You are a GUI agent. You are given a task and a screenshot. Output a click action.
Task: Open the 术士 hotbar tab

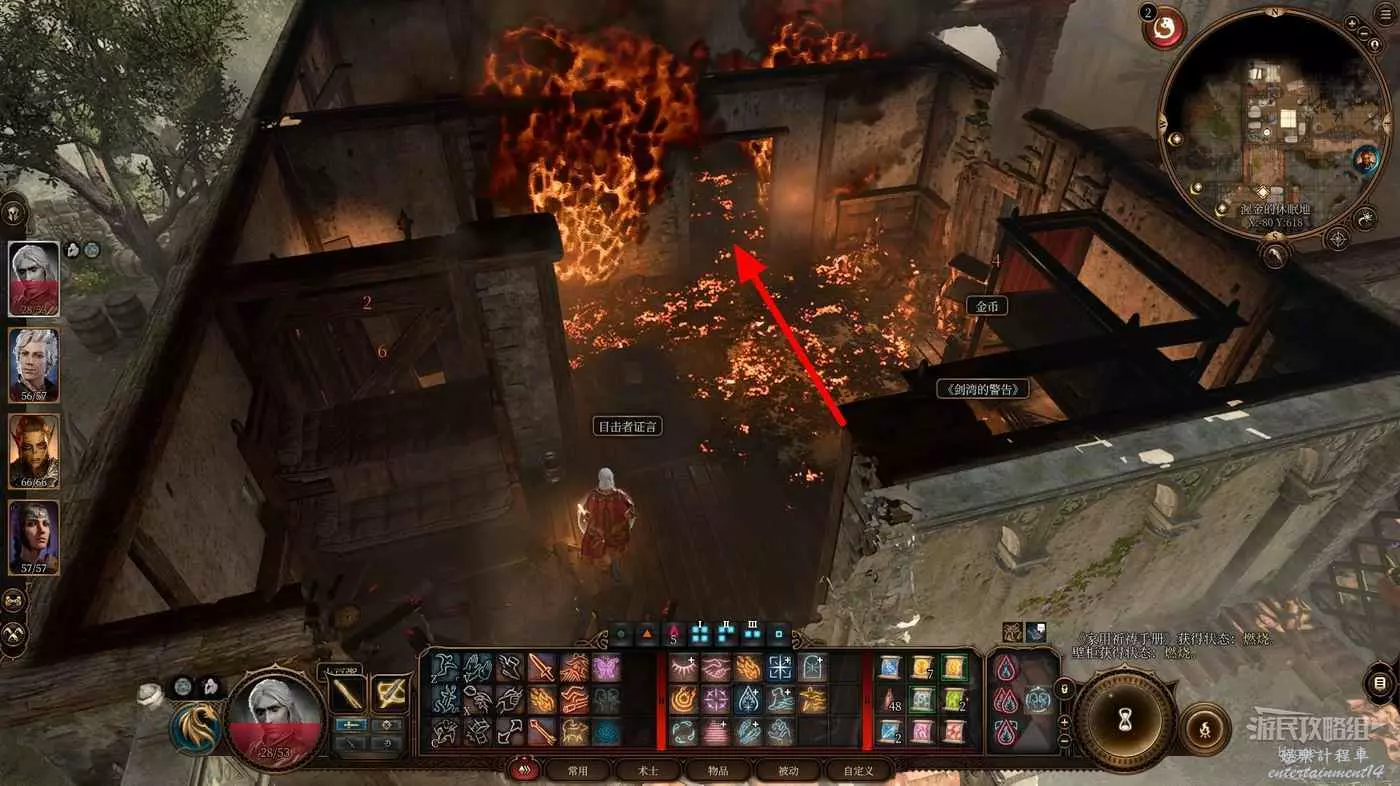tap(648, 770)
